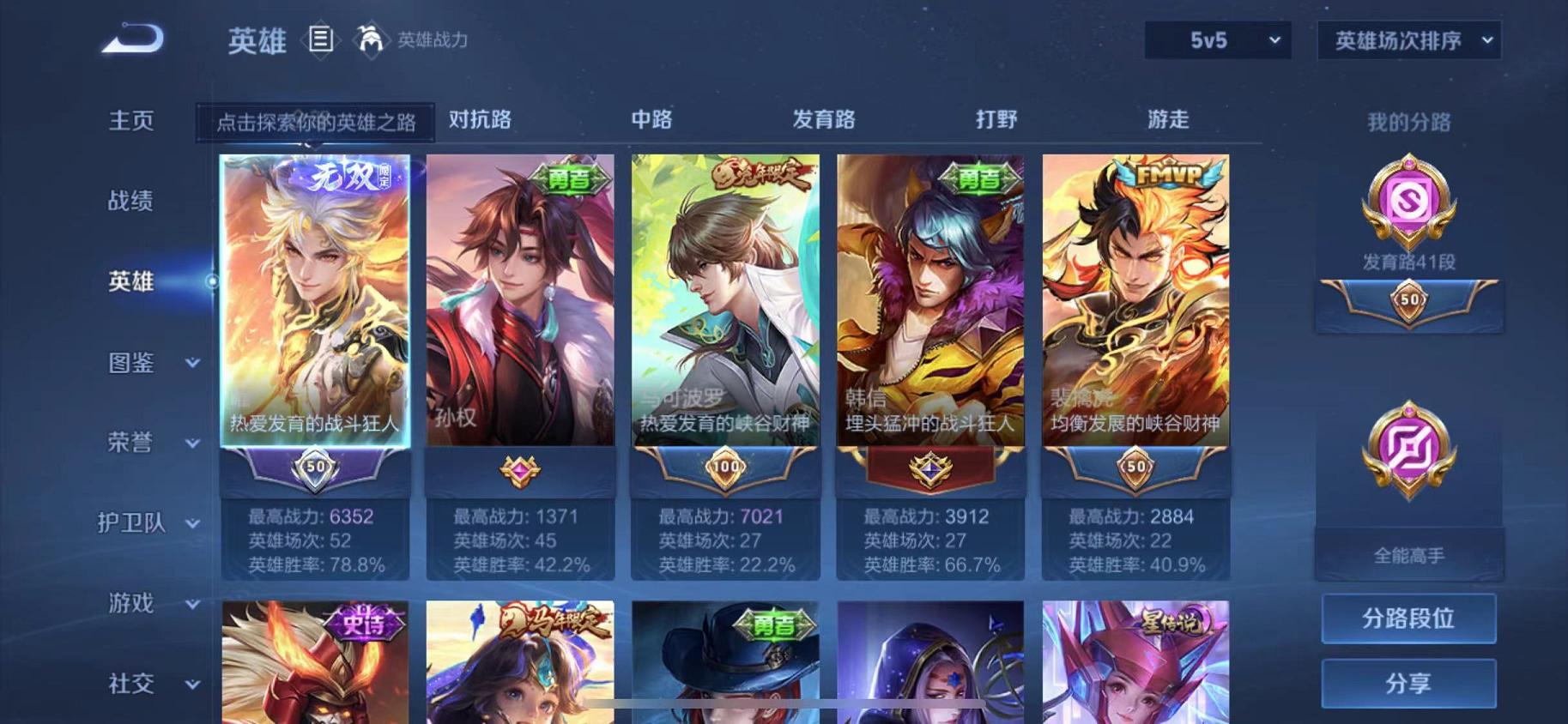The width and height of the screenshot is (1568, 724).
Task: Open the 英雄场次排序 sorting dropdown
Action: (x=1409, y=39)
